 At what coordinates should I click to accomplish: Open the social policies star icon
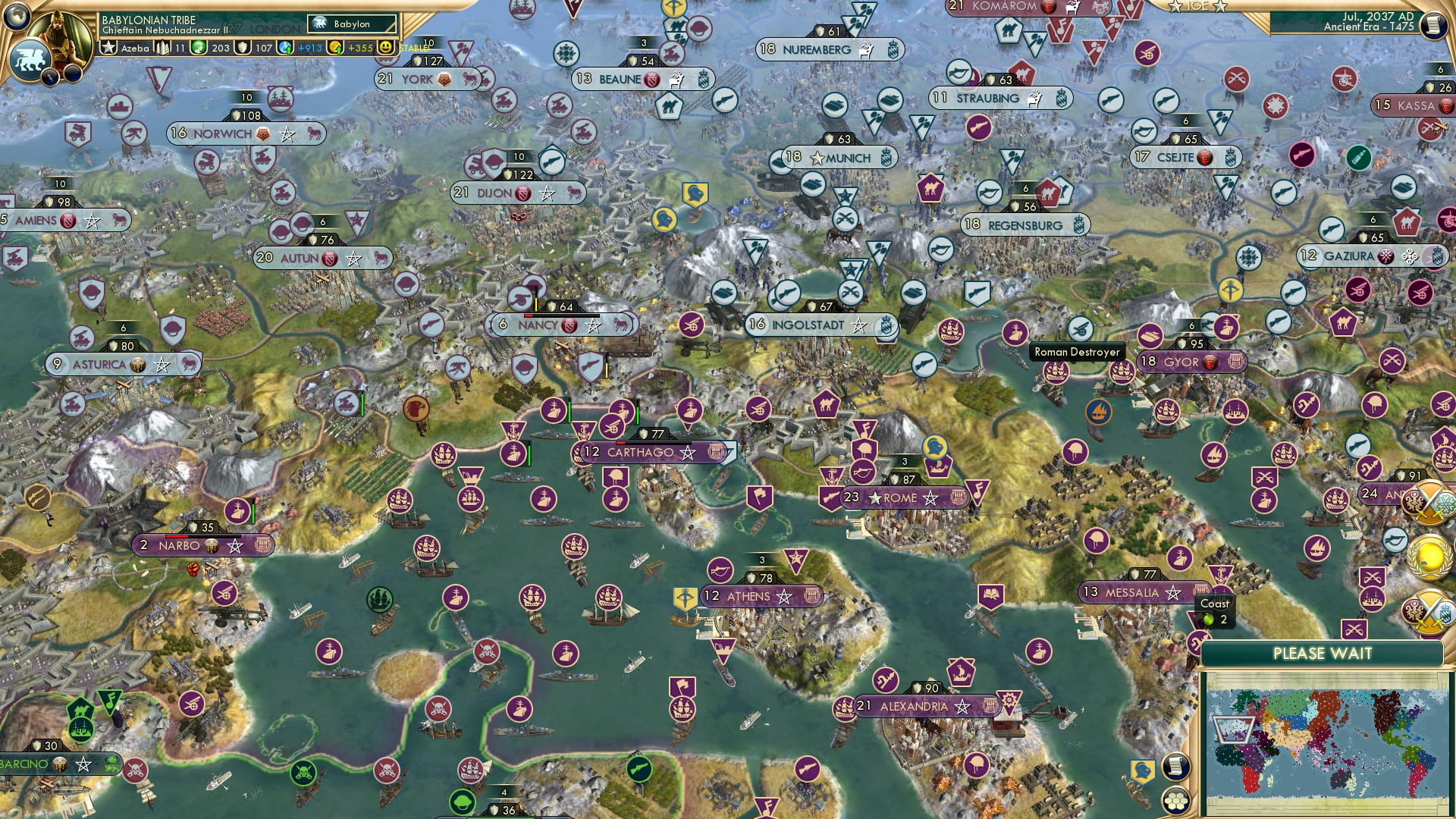pyautogui.click(x=110, y=47)
